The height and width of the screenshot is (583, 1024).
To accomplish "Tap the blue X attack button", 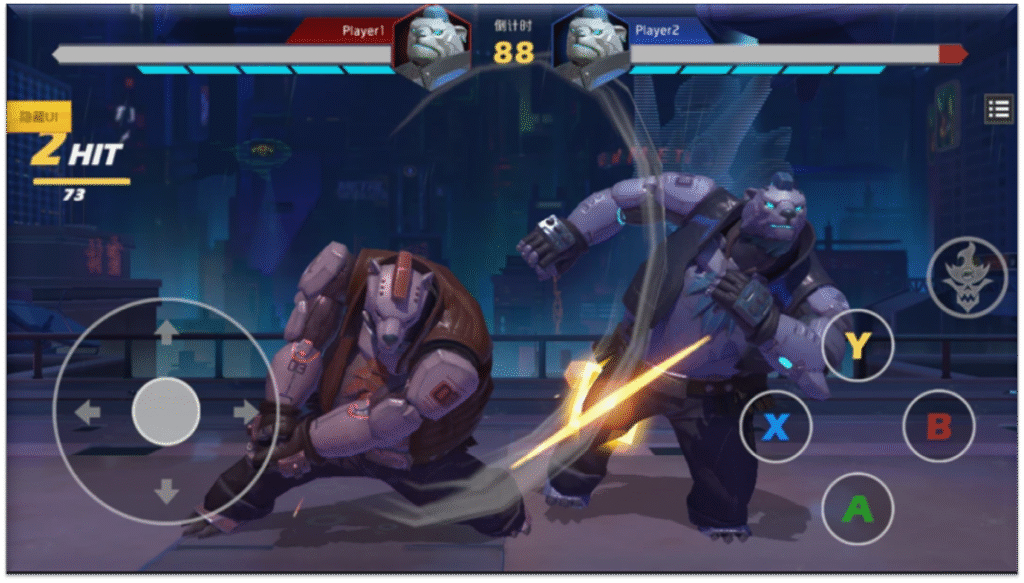I will click(776, 427).
